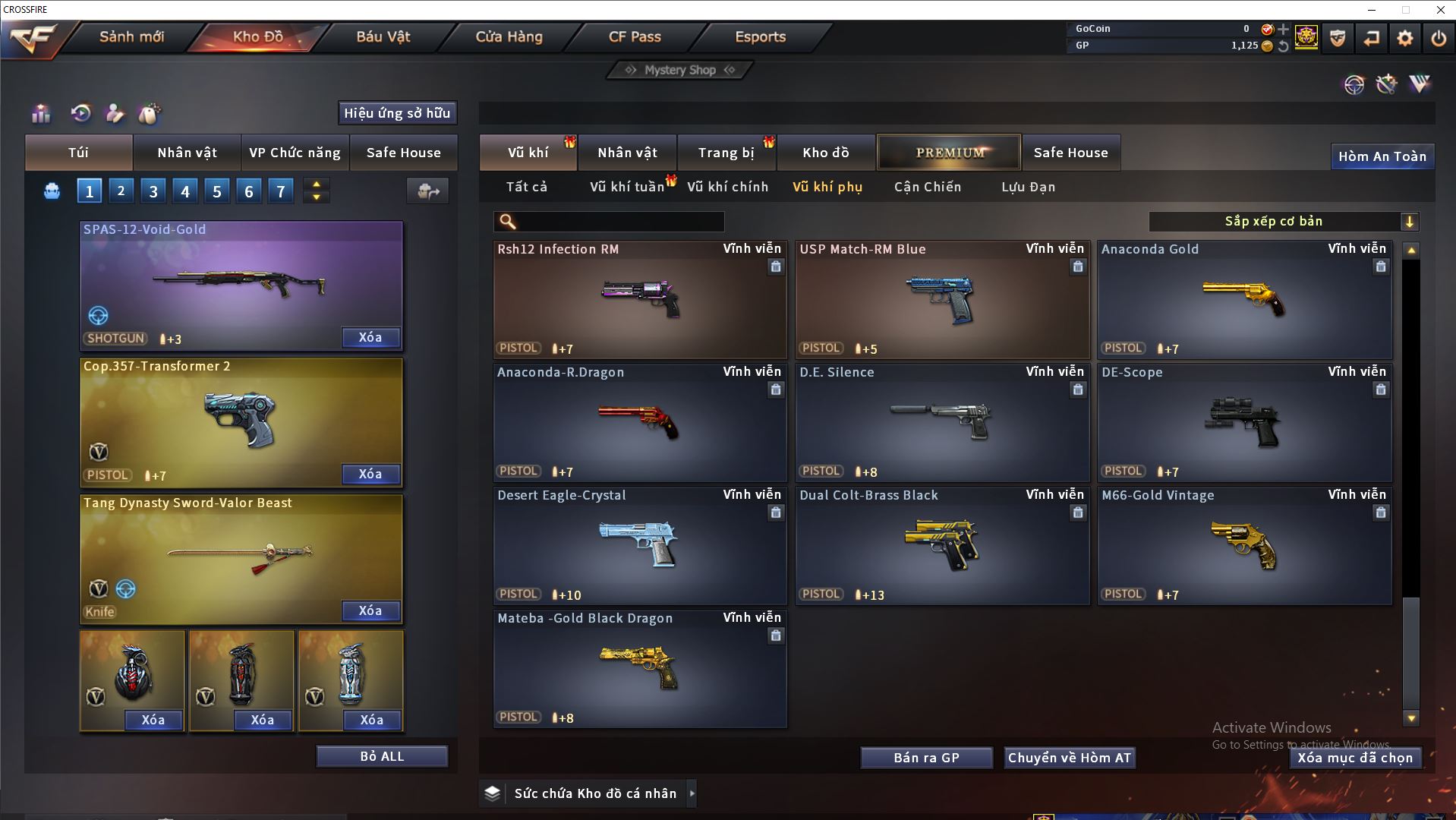Switch to the Vũ khí chính filter
This screenshot has height=820, width=1456.
[x=727, y=187]
